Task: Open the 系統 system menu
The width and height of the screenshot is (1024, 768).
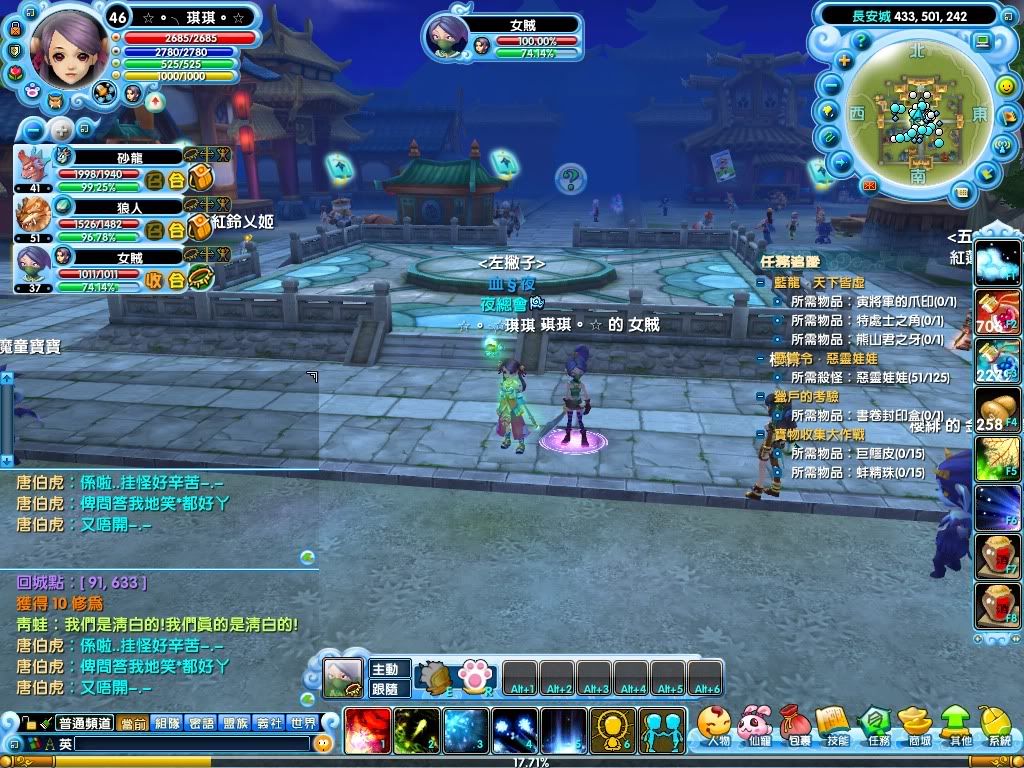Action: coord(997,724)
